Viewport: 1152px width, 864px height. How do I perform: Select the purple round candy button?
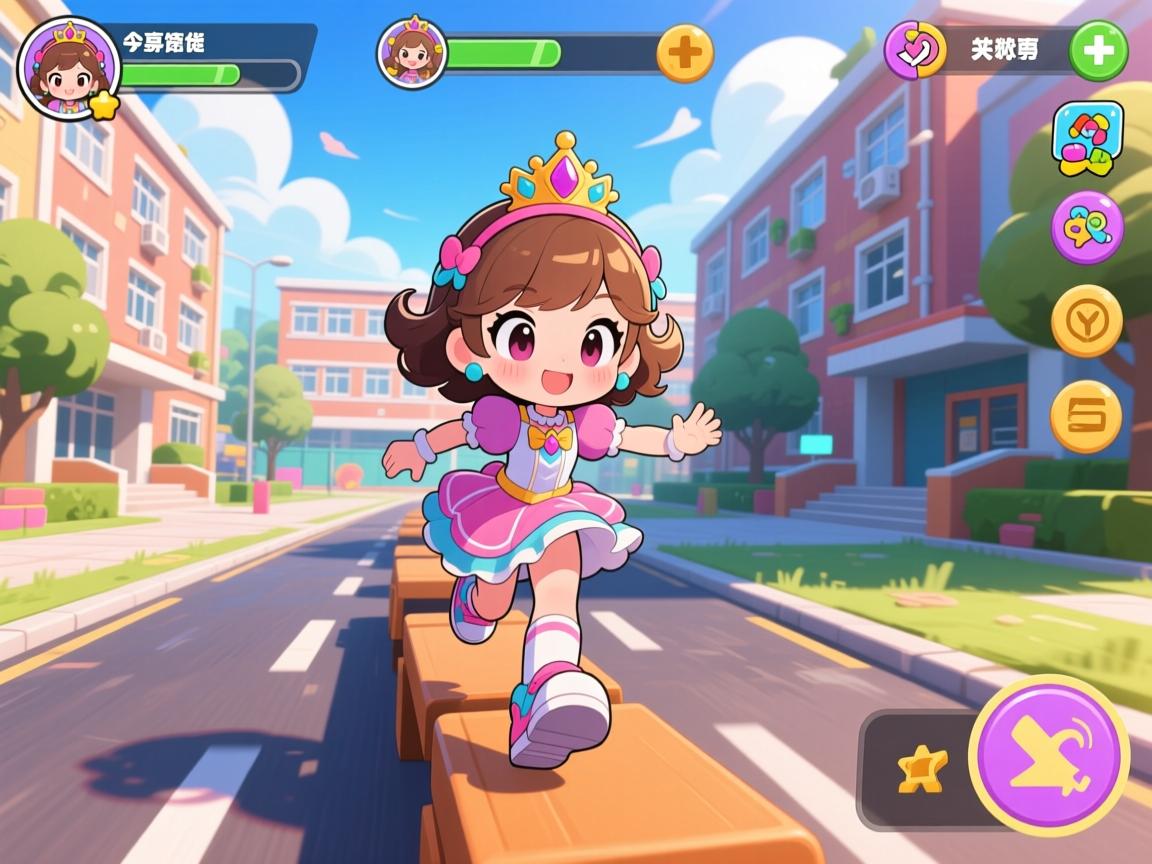[x=1087, y=228]
